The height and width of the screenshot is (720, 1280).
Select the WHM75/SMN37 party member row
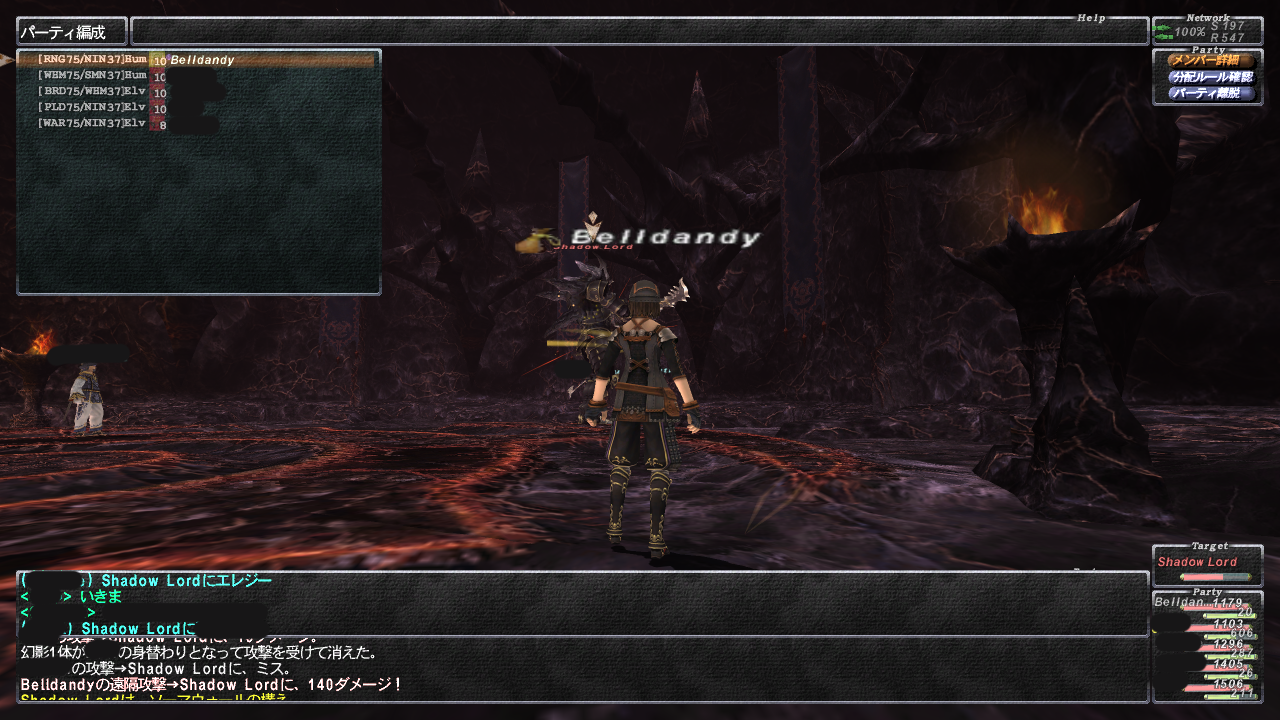pos(198,76)
